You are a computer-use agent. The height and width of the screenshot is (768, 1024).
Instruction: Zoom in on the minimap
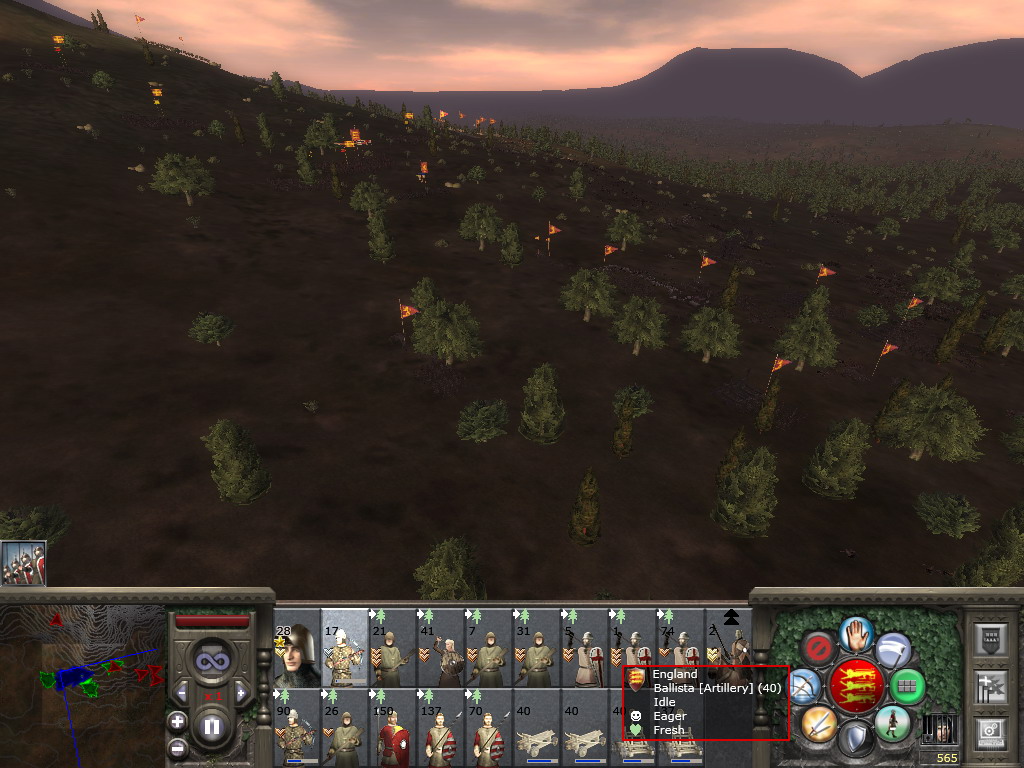point(177,721)
